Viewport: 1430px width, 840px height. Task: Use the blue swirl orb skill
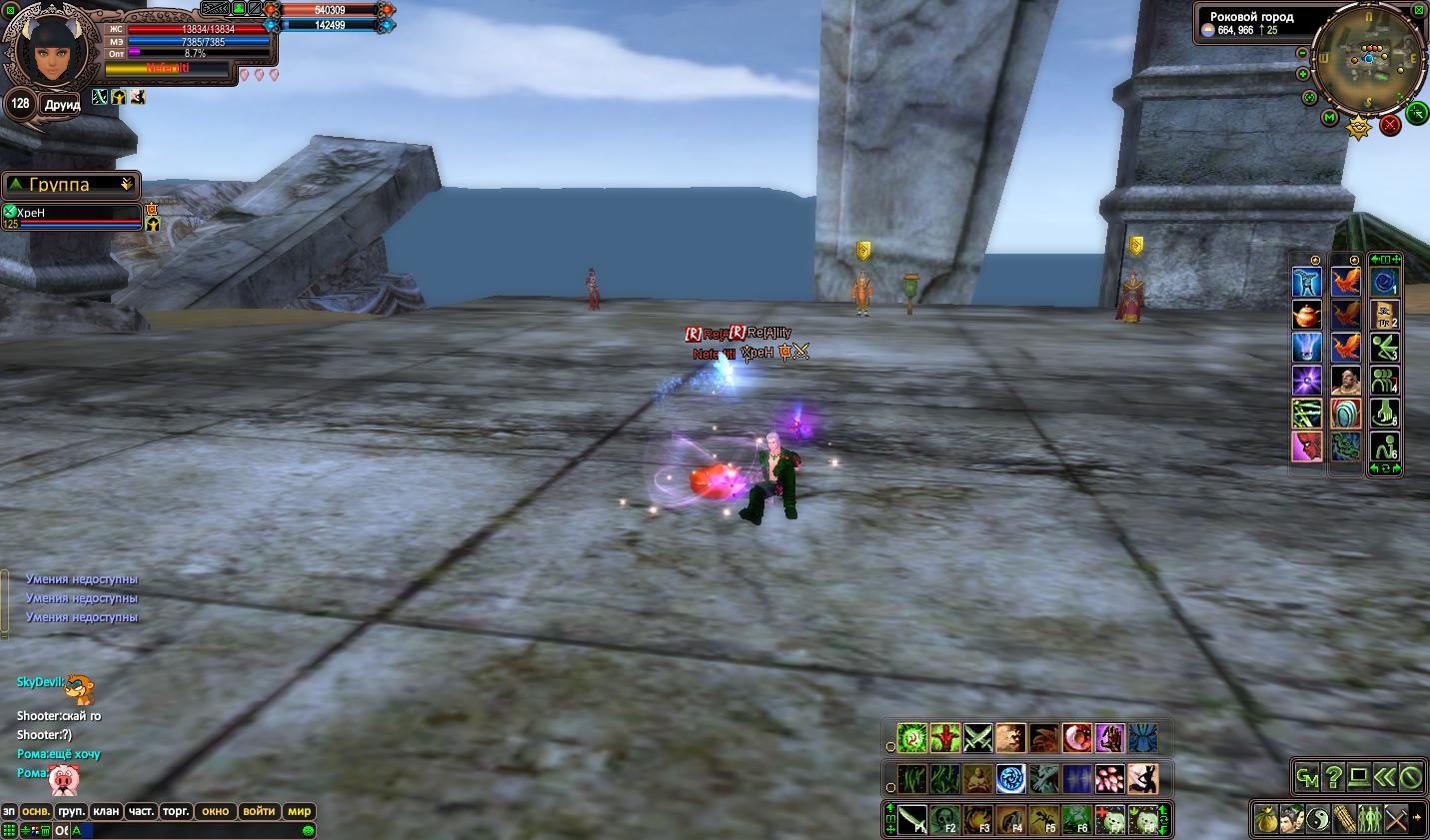pyautogui.click(x=1010, y=778)
